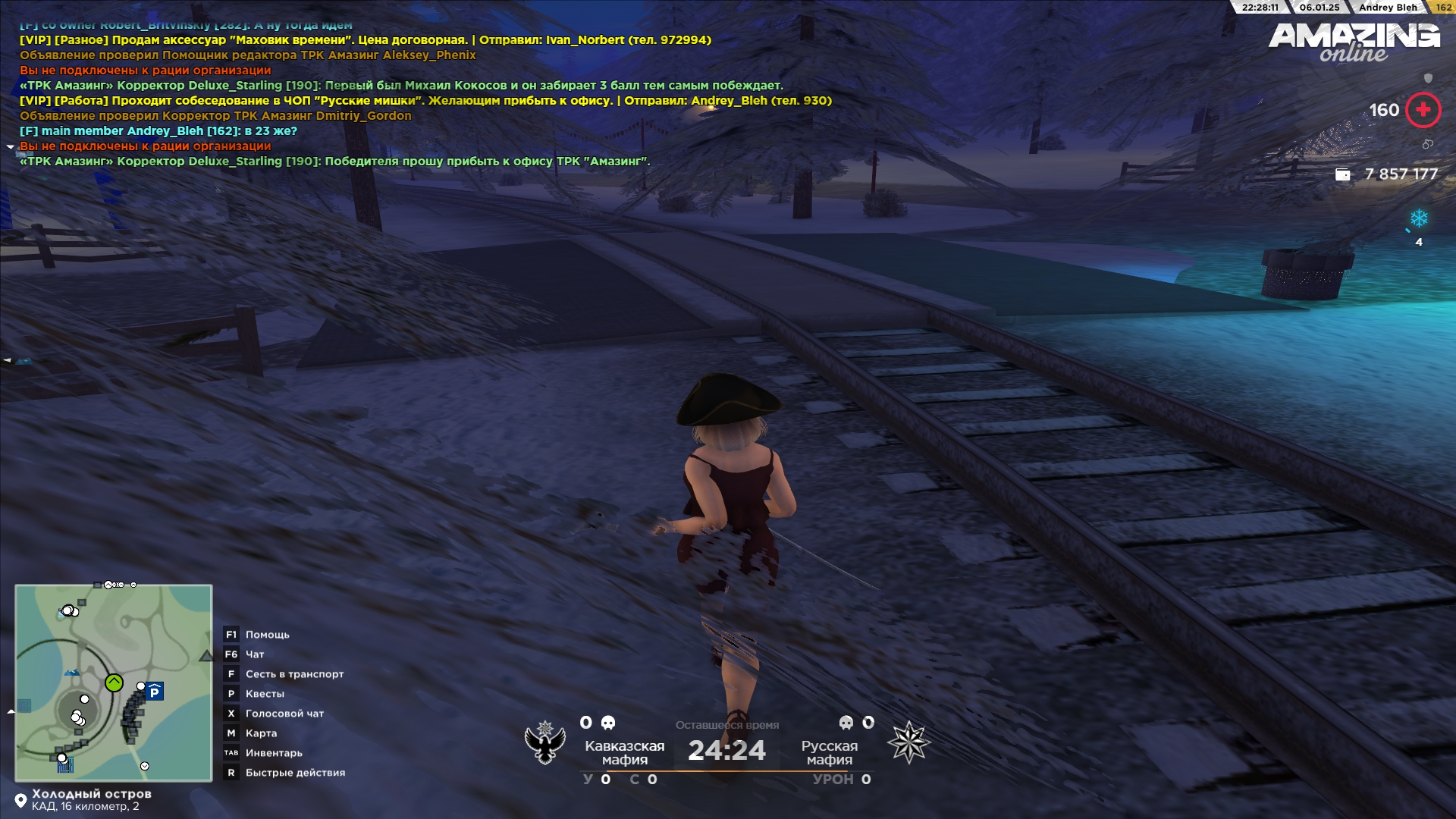Click the Russian mafia star emblem

[908, 742]
